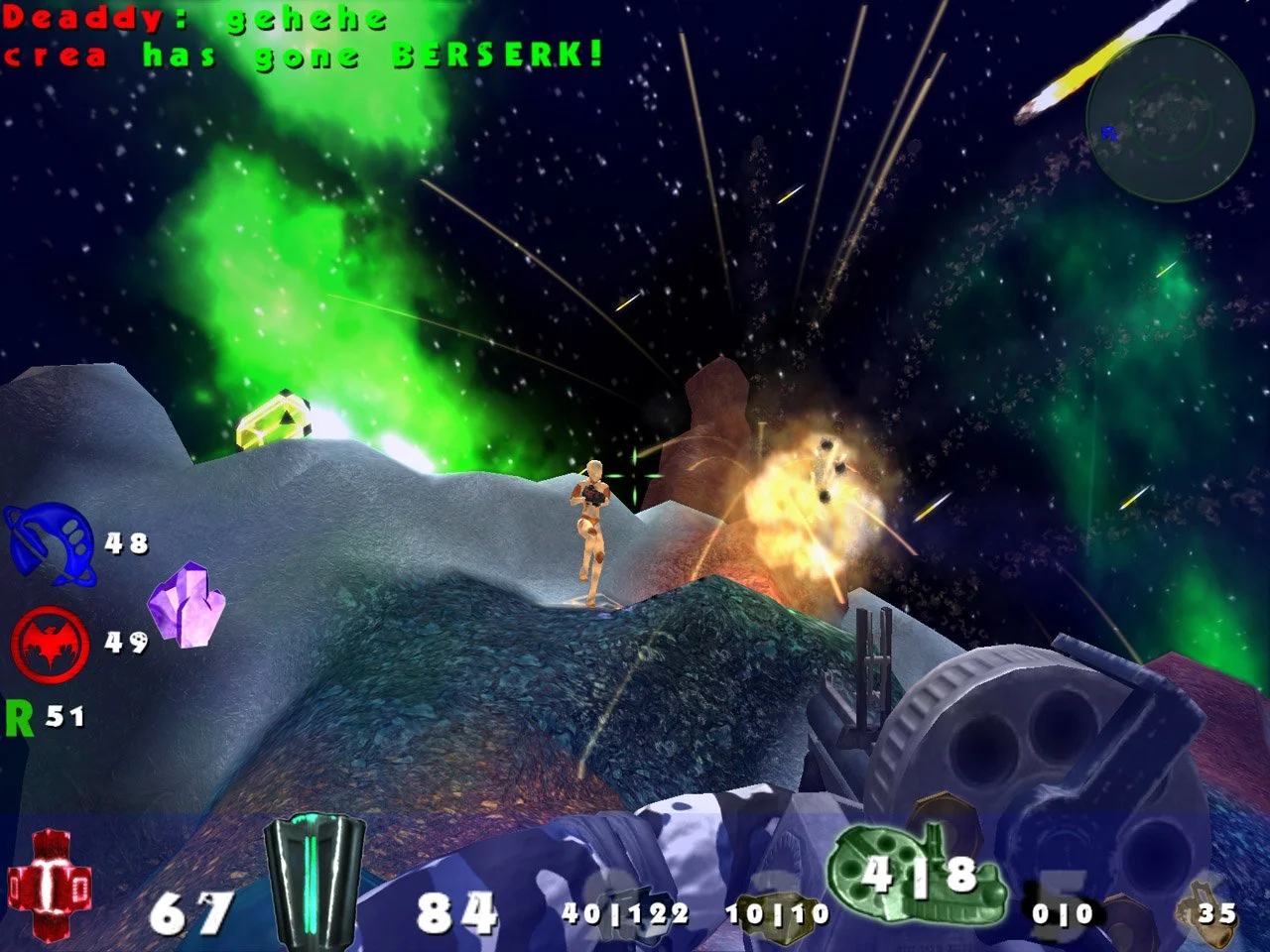The width and height of the screenshot is (1270, 952).
Task: Select the blue team planet emblem
Action: pos(48,542)
